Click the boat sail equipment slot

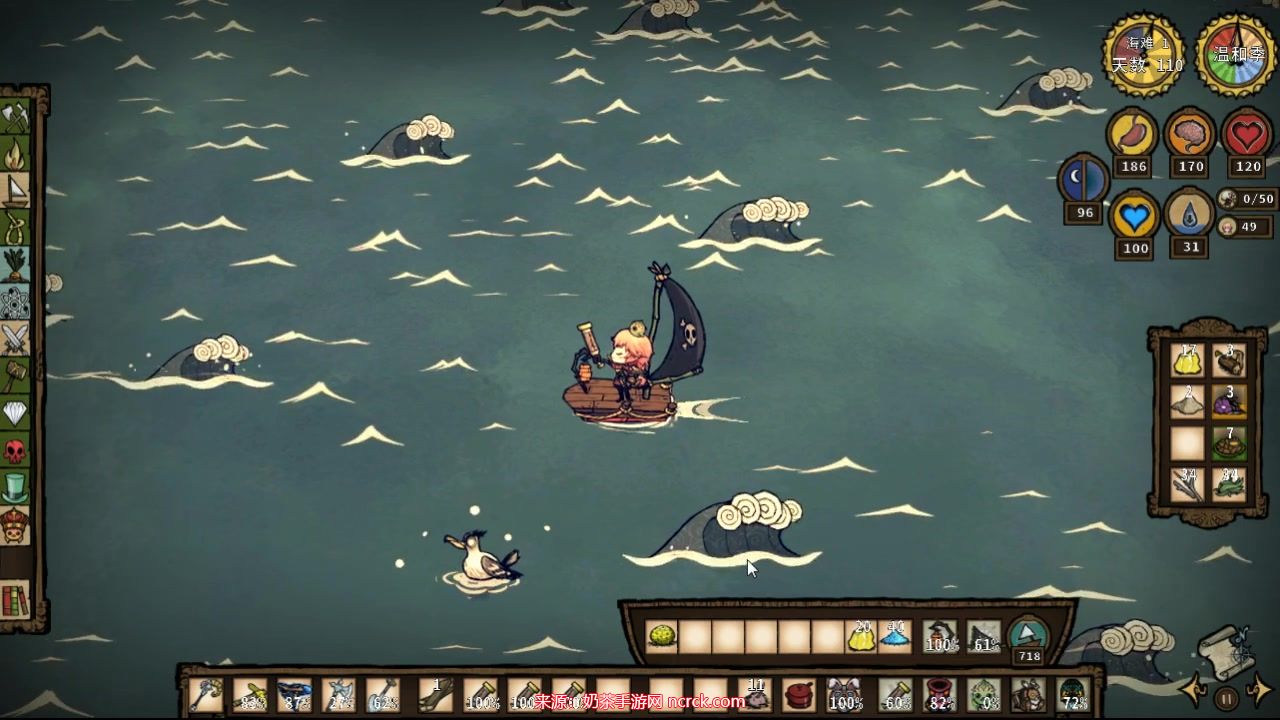984,636
